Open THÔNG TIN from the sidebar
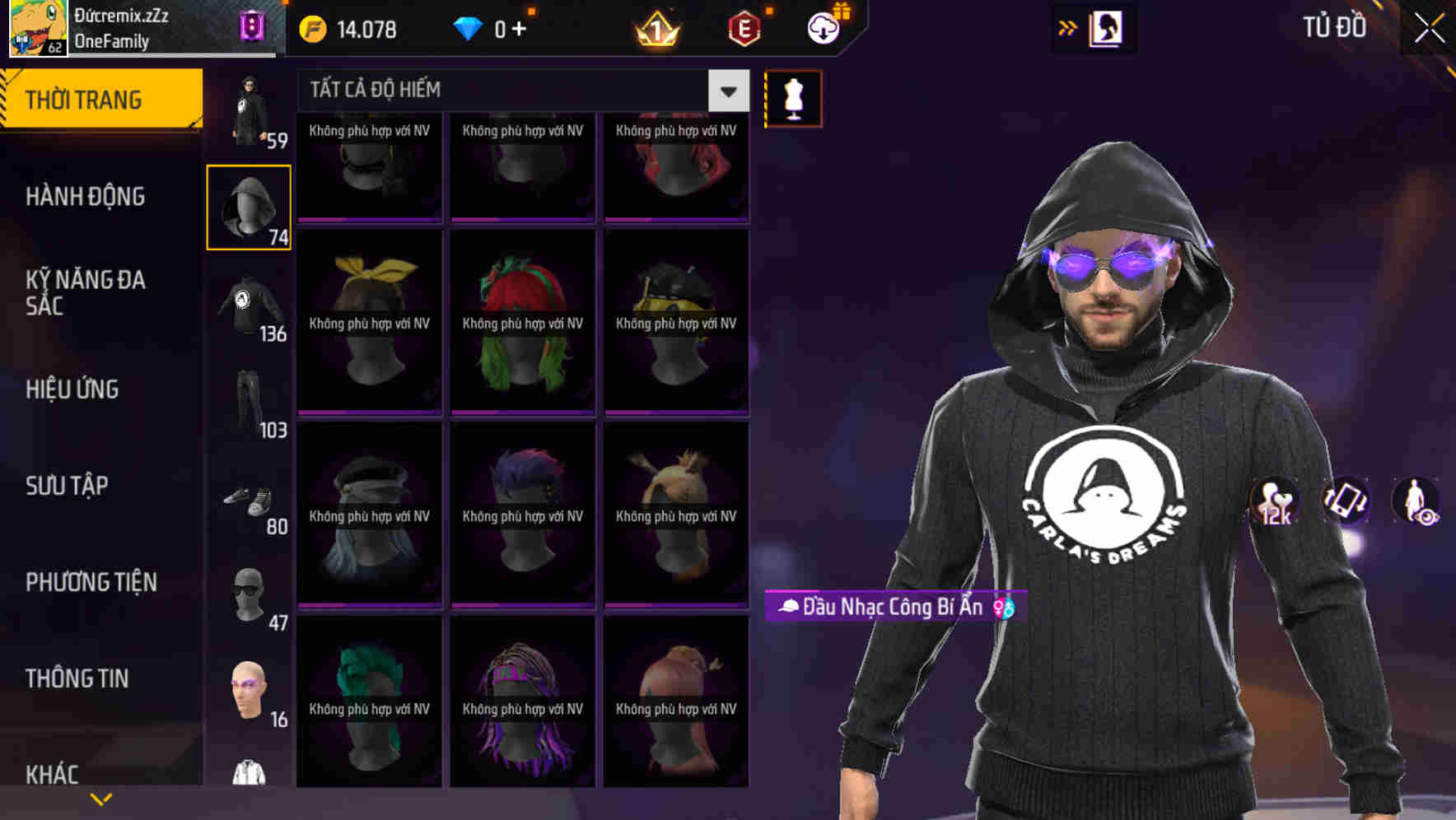The image size is (1456, 820). [x=77, y=678]
